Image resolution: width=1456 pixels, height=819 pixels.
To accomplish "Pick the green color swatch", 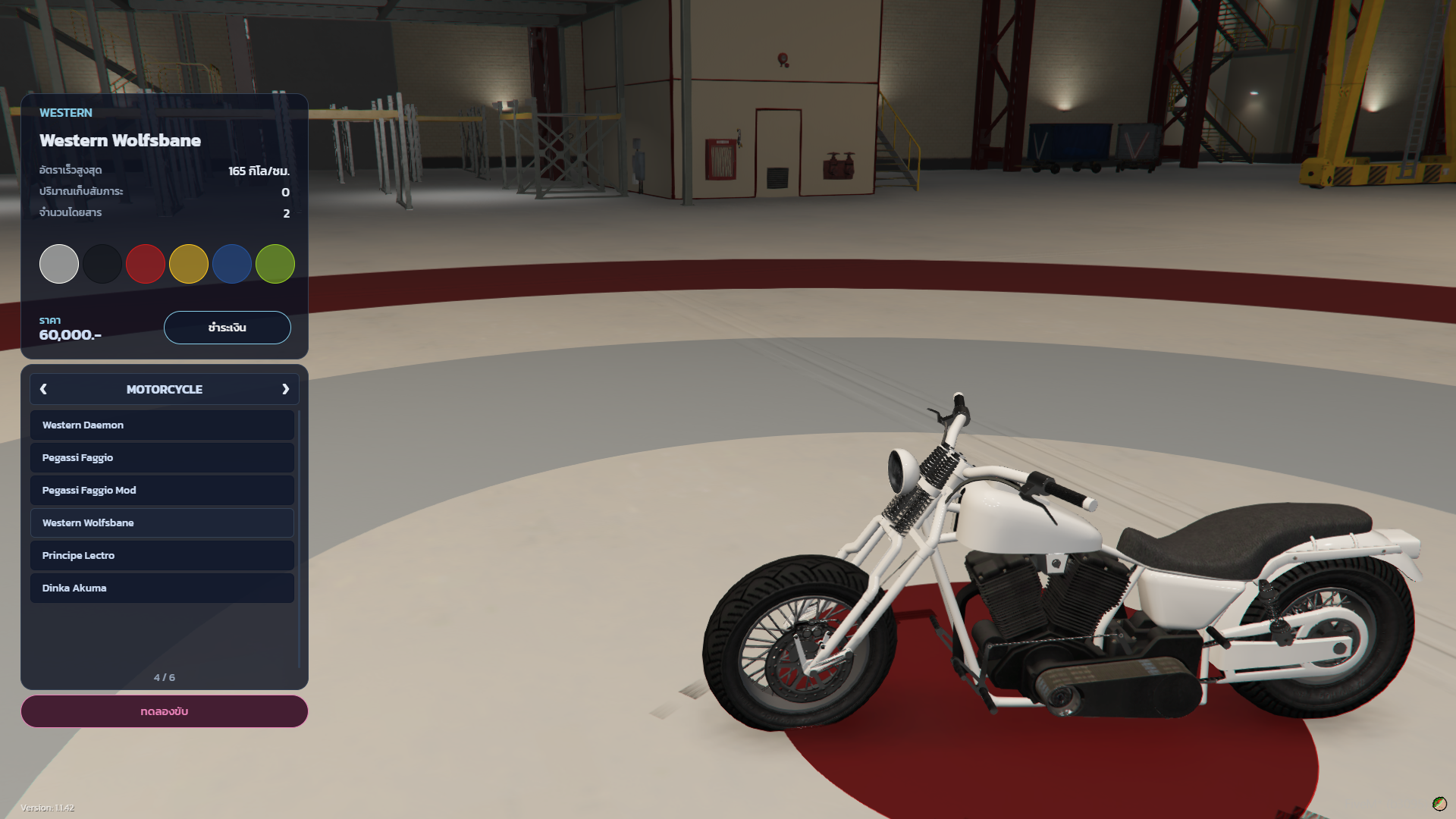I will [275, 264].
